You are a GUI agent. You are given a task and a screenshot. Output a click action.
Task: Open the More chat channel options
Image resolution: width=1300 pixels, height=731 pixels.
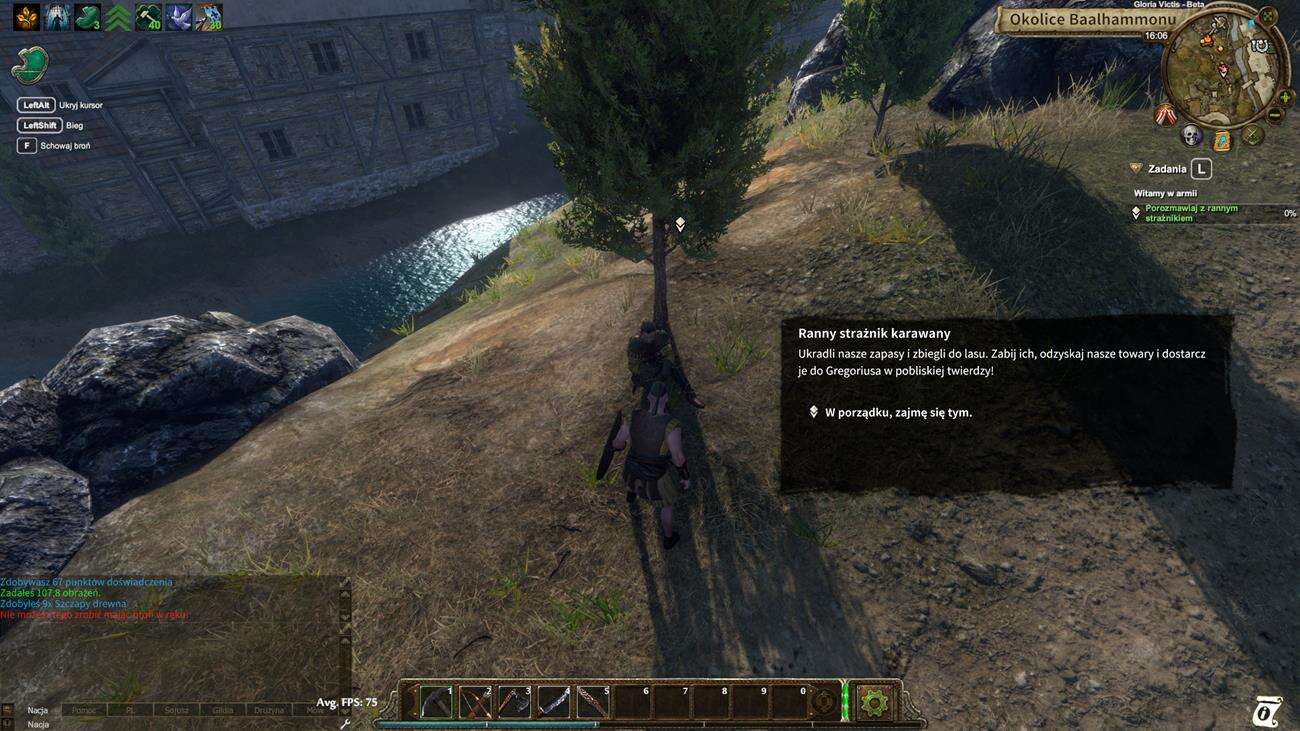coord(313,710)
